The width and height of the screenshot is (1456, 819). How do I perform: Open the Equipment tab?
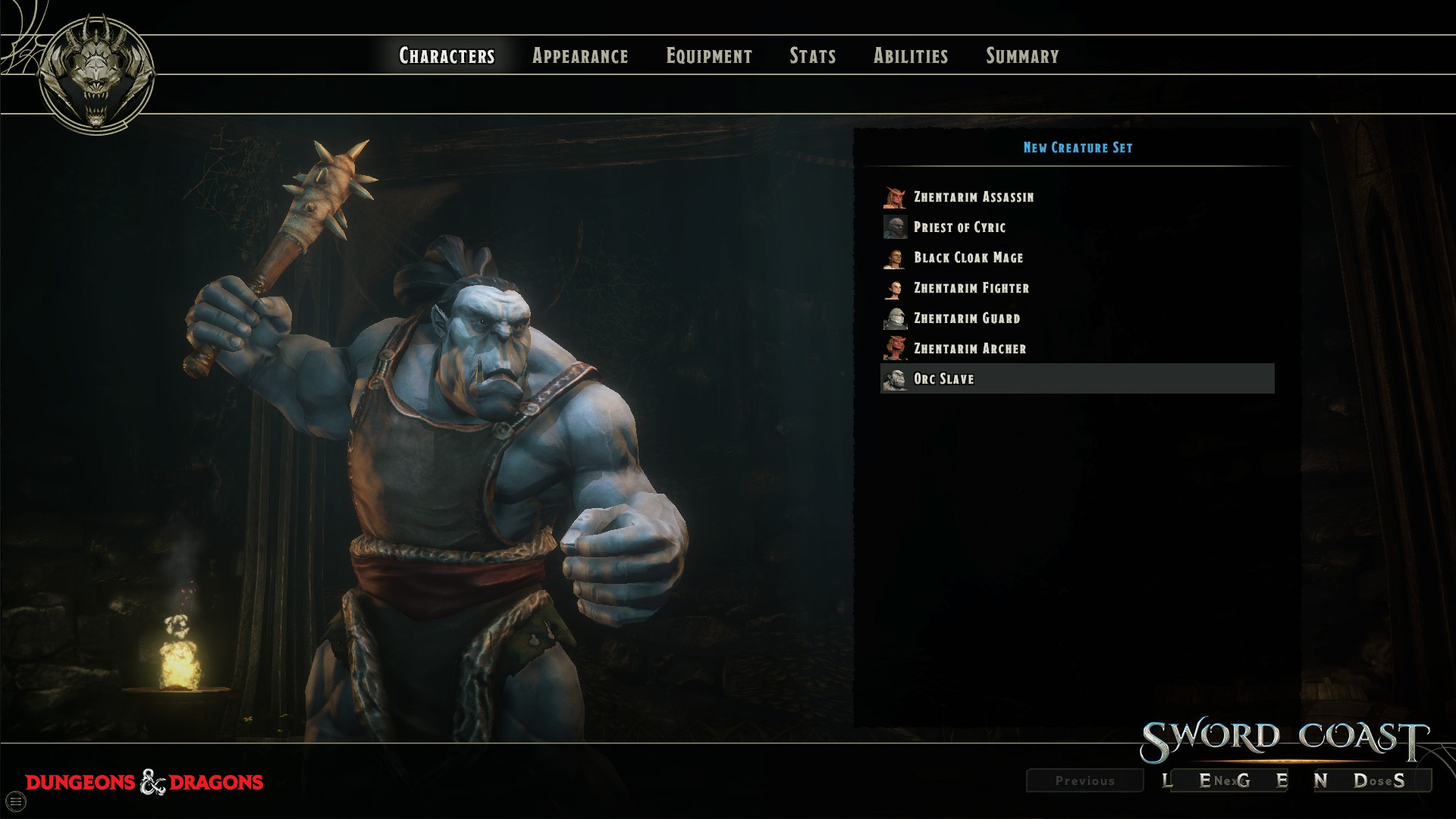[709, 56]
